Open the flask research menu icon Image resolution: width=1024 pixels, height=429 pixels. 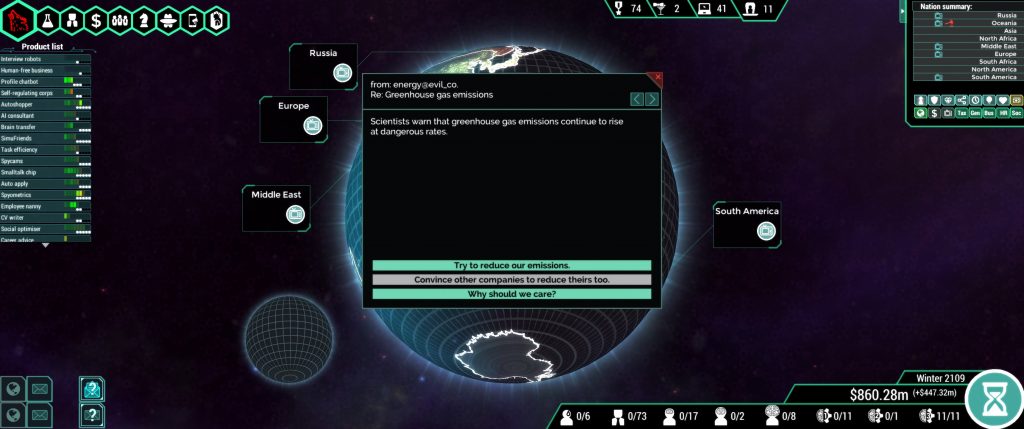(x=47, y=19)
